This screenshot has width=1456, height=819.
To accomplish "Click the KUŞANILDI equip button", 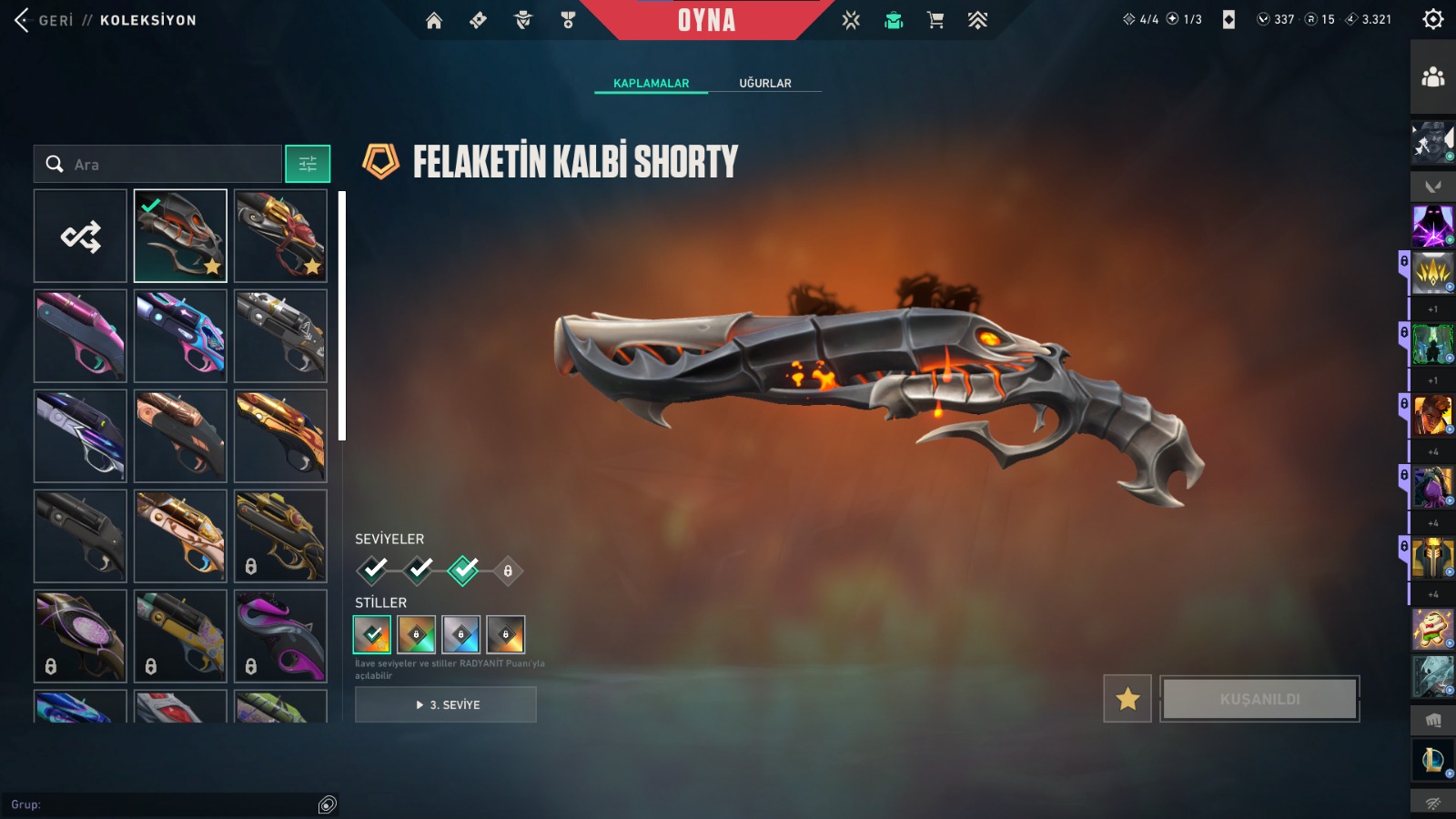I will (x=1259, y=699).
